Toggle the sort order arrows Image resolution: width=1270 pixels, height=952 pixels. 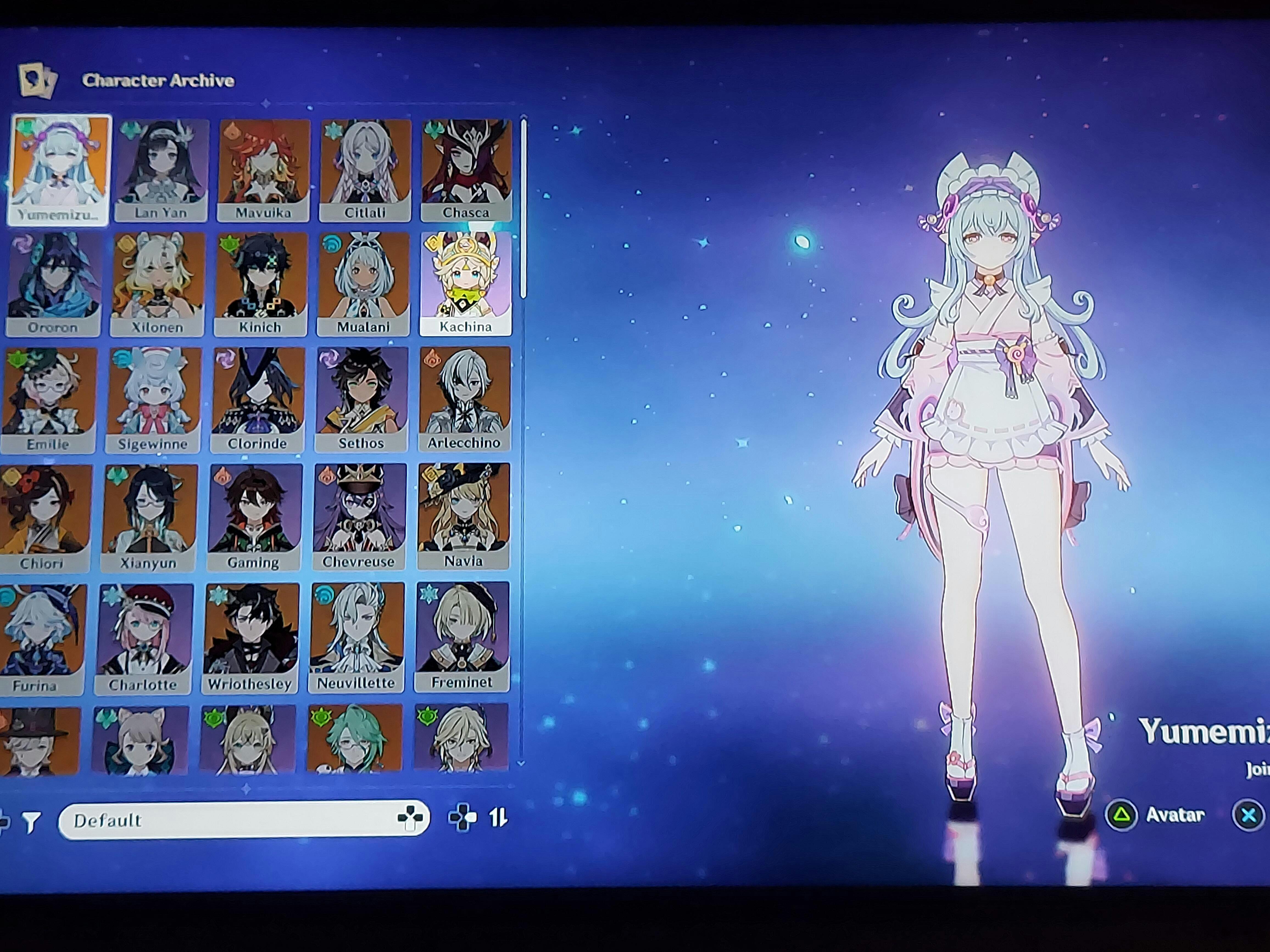[x=498, y=817]
